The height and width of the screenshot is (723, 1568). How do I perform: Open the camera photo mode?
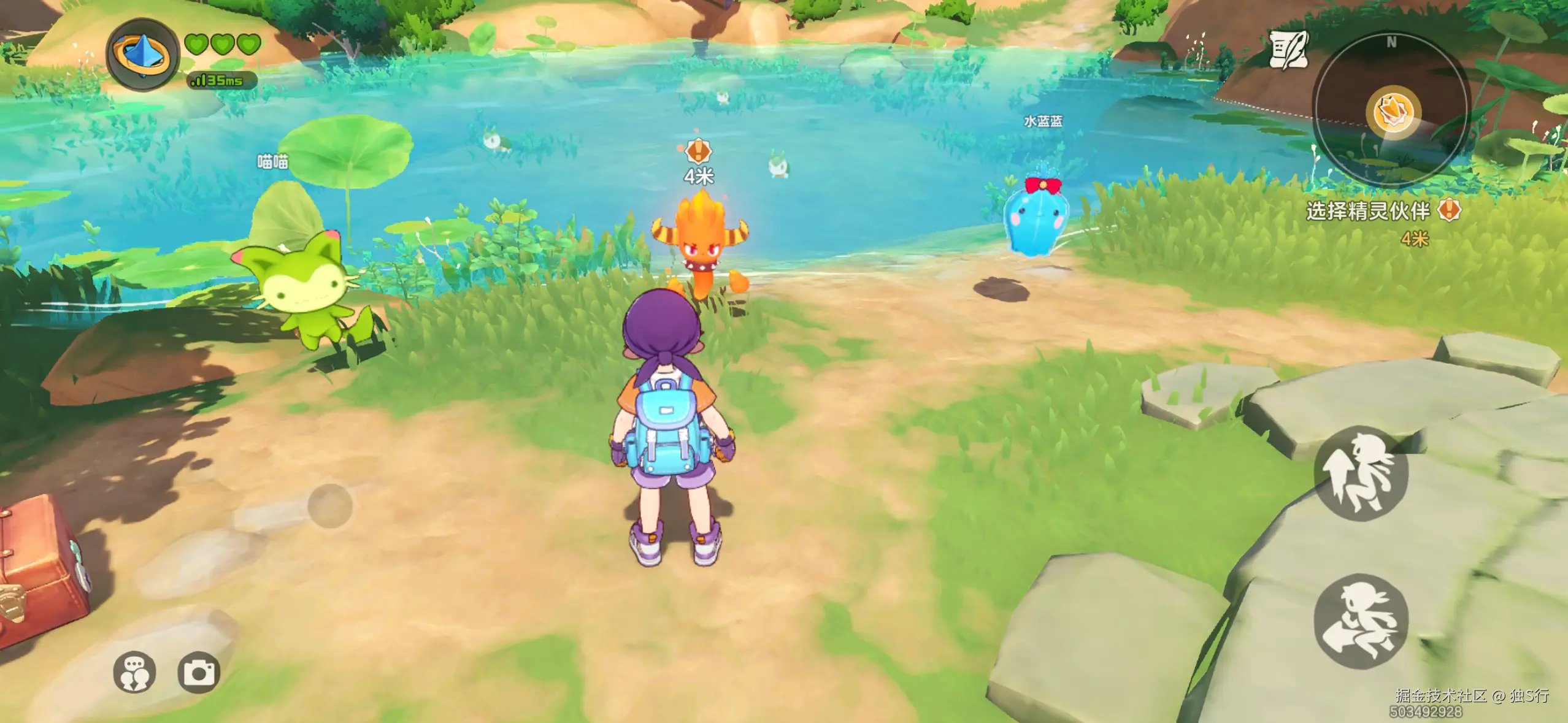tap(199, 673)
